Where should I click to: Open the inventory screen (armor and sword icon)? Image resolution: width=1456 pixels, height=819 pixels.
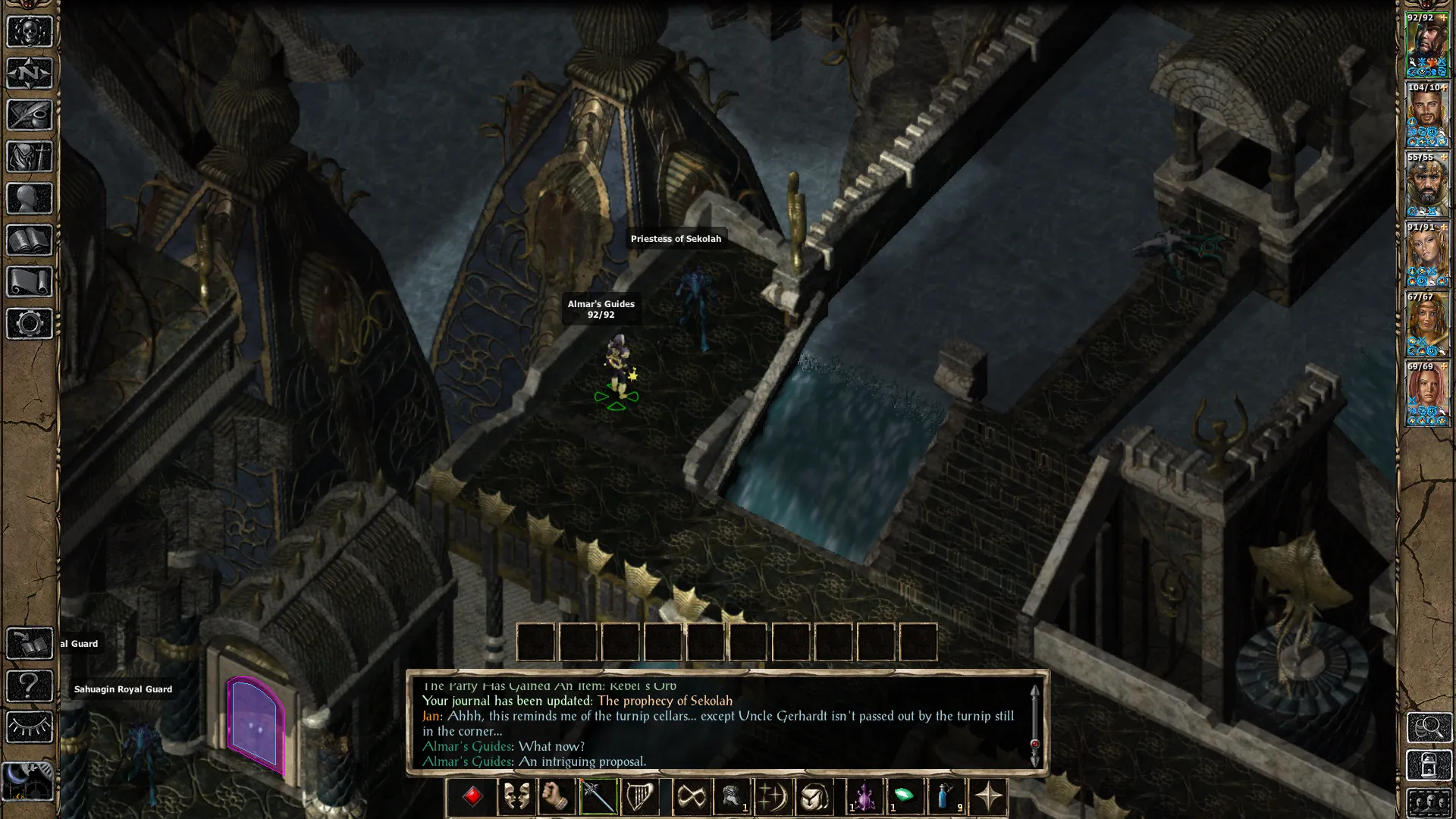30,157
